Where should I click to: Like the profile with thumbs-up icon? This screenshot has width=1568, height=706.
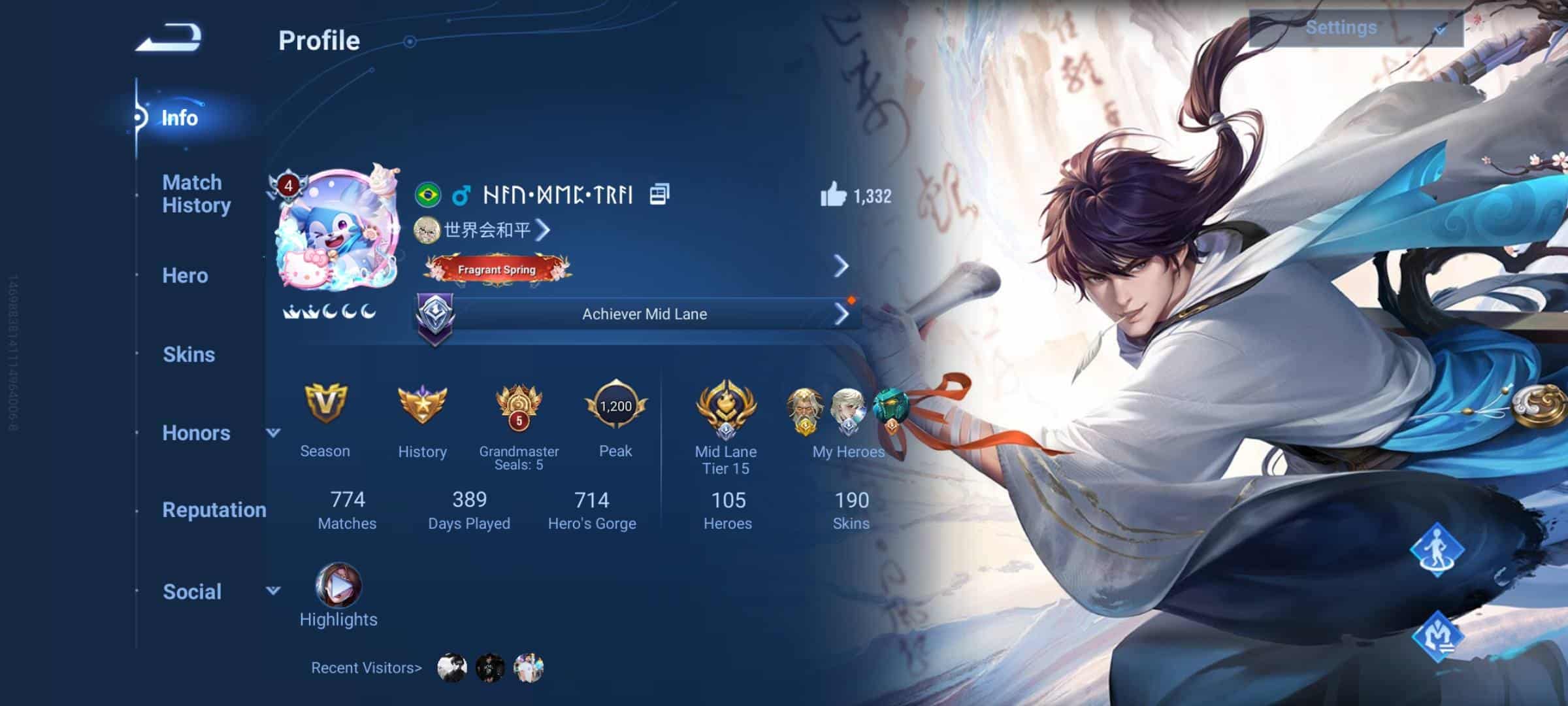[x=833, y=195]
